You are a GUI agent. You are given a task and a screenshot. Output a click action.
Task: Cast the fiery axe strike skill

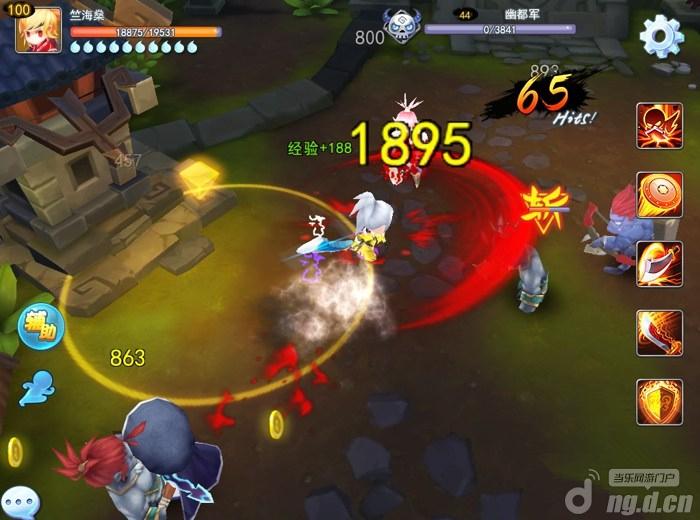[x=659, y=263]
